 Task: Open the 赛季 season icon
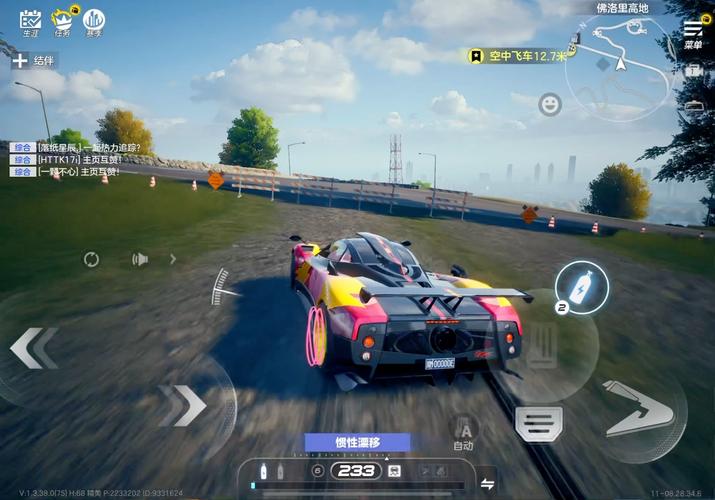tap(94, 19)
